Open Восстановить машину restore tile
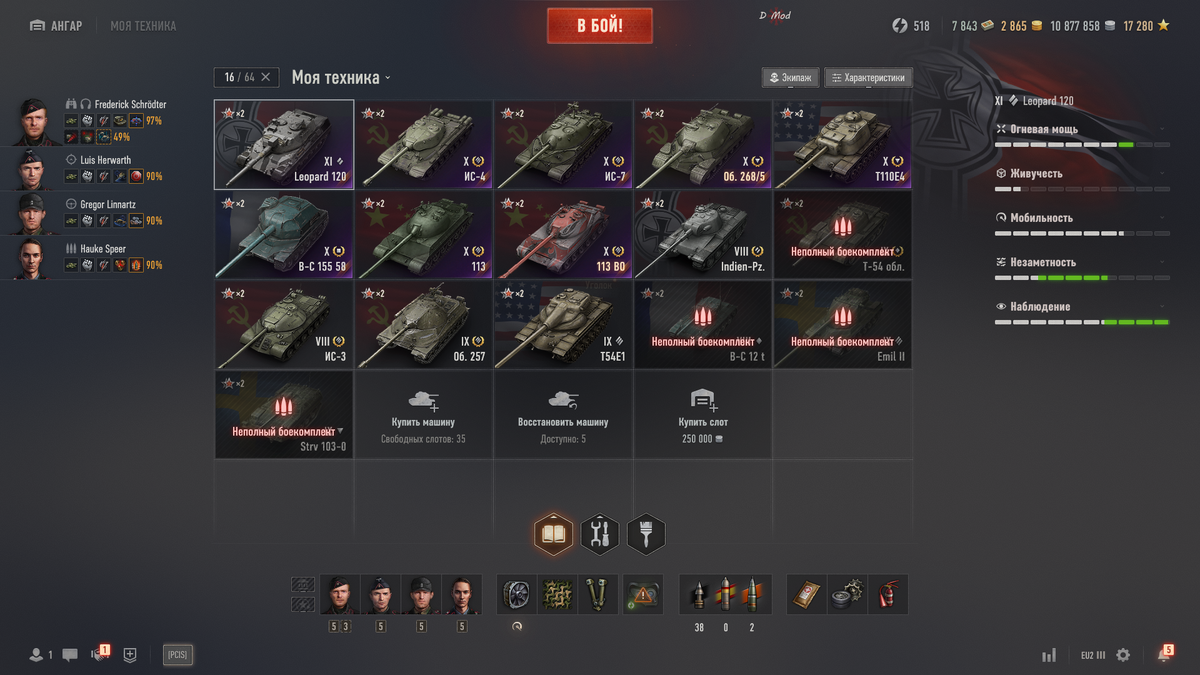 [563, 415]
